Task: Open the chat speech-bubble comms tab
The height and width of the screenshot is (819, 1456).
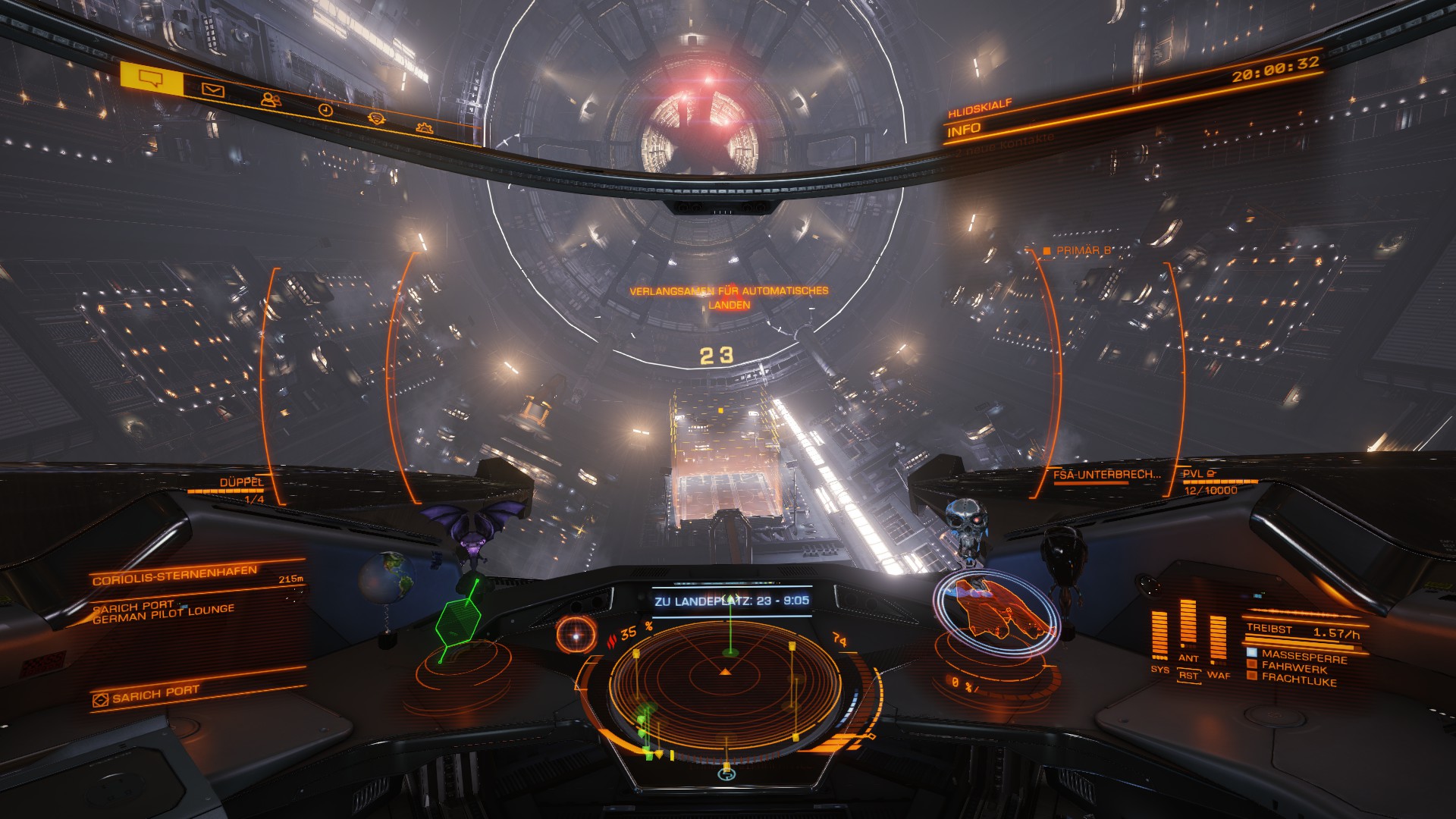Action: tap(152, 78)
